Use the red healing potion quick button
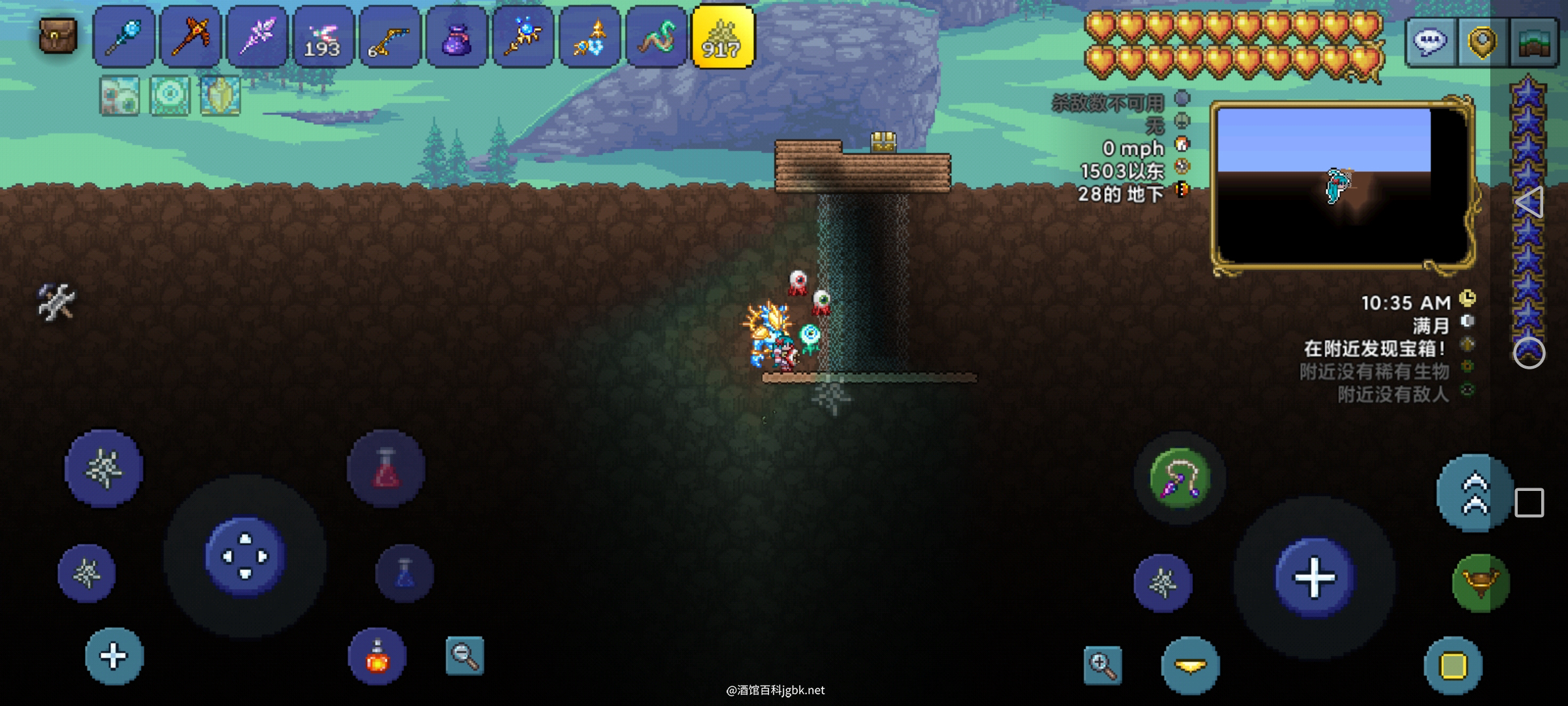 (x=386, y=469)
